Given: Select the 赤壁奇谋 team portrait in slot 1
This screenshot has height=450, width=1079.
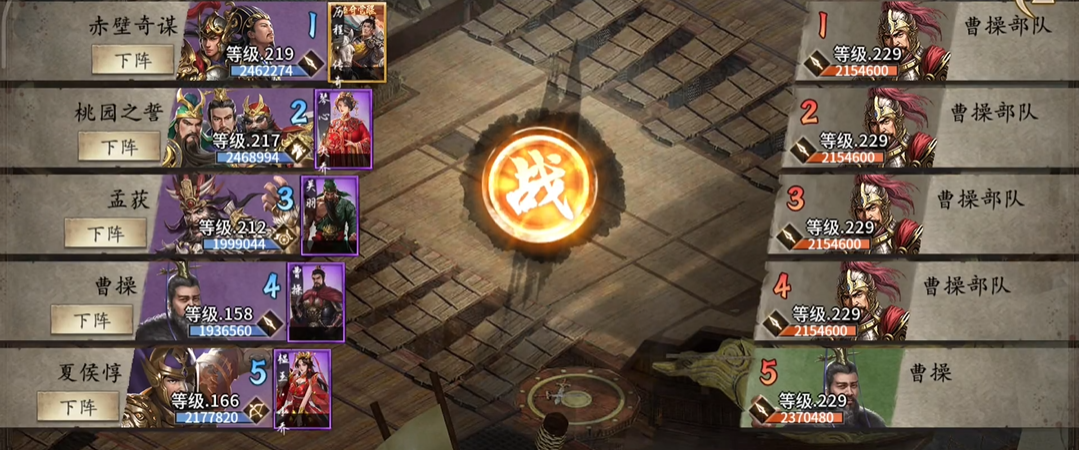Looking at the screenshot, I should coord(240,40).
